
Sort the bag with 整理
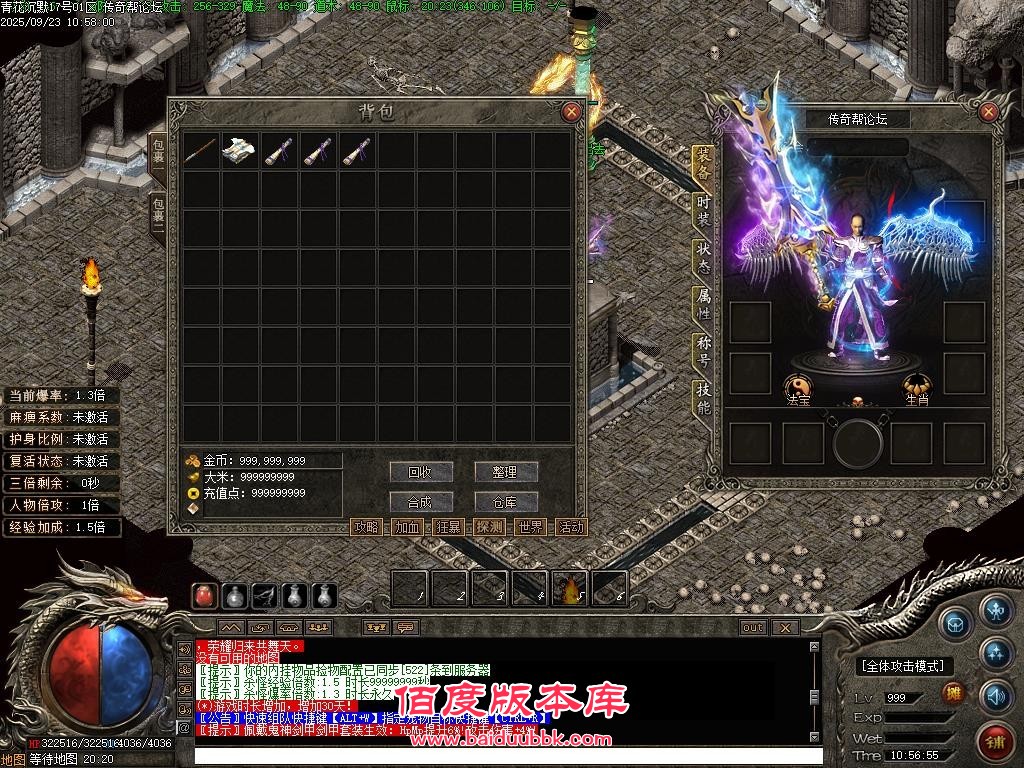(x=506, y=472)
